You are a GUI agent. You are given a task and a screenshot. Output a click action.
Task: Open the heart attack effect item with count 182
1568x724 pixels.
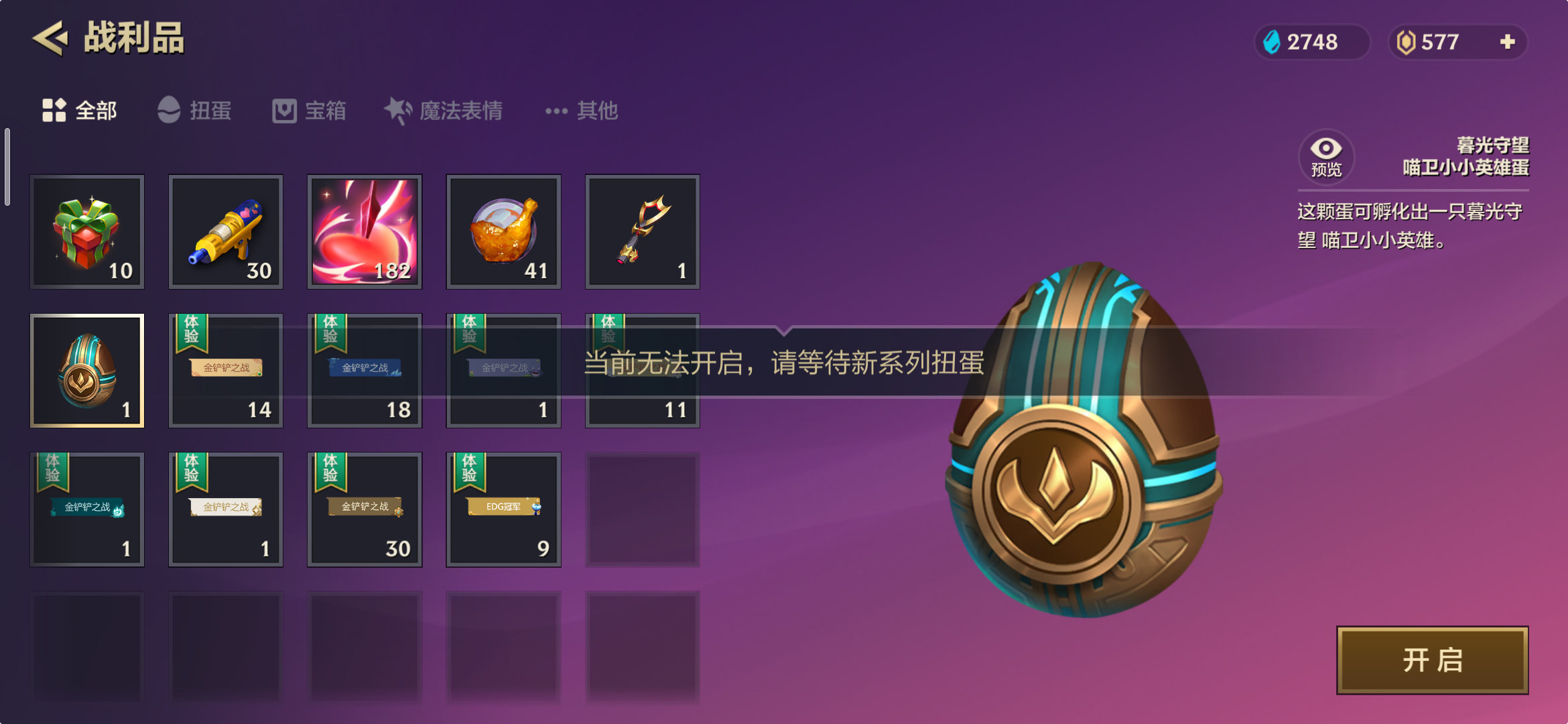pos(365,231)
